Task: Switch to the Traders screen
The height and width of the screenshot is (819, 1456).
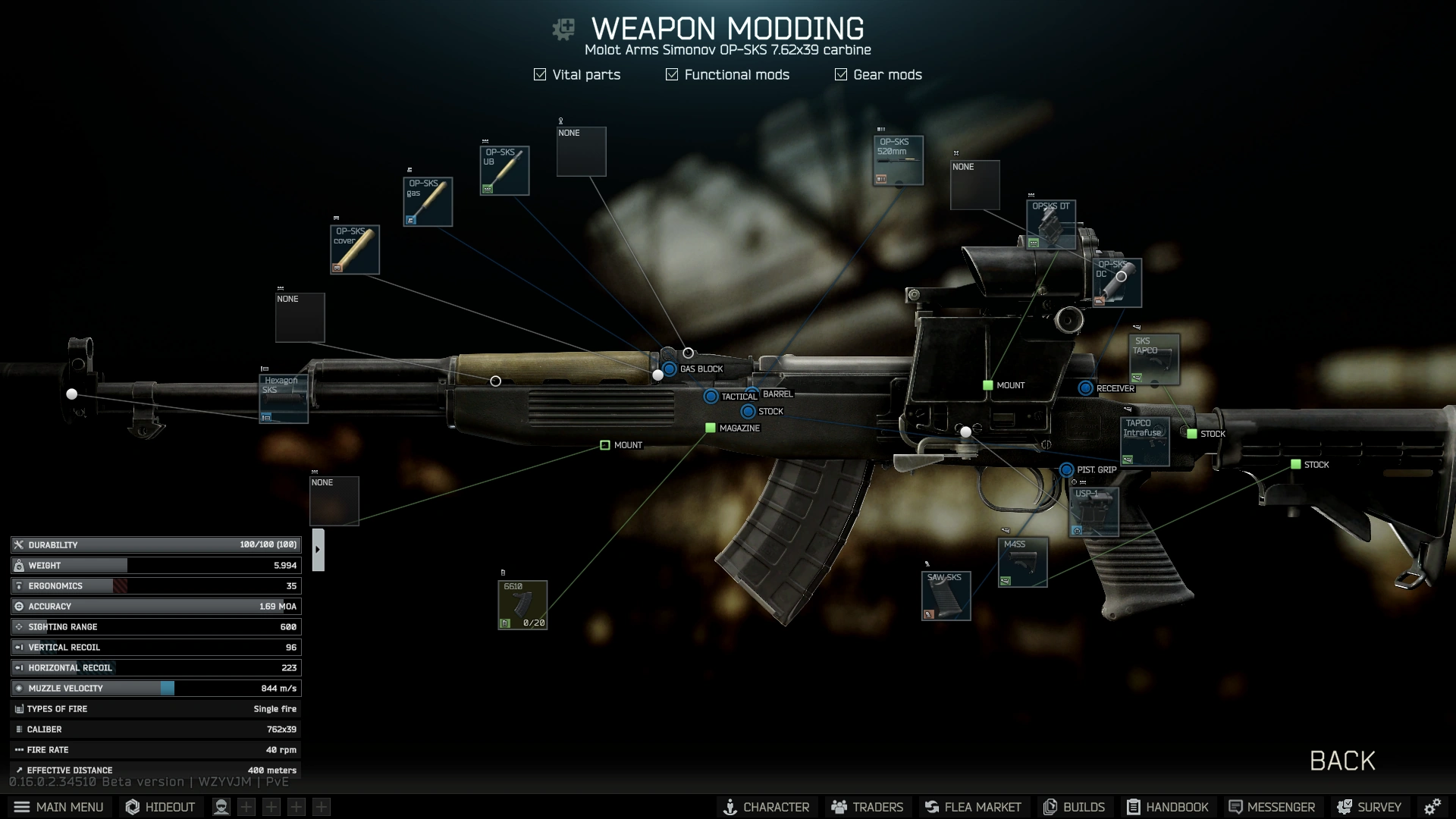Action: click(867, 807)
